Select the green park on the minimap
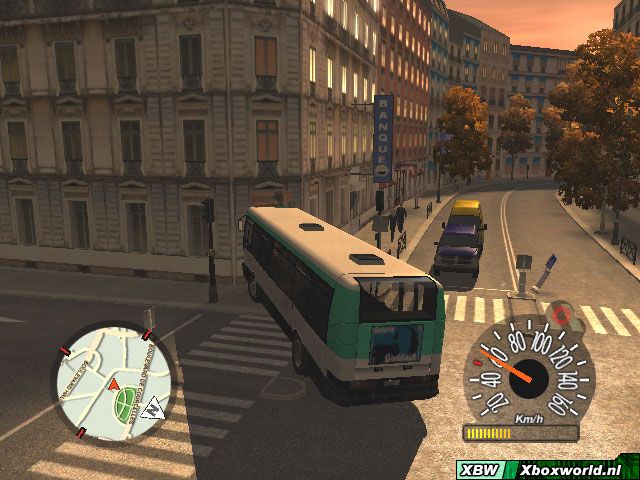 [125, 402]
